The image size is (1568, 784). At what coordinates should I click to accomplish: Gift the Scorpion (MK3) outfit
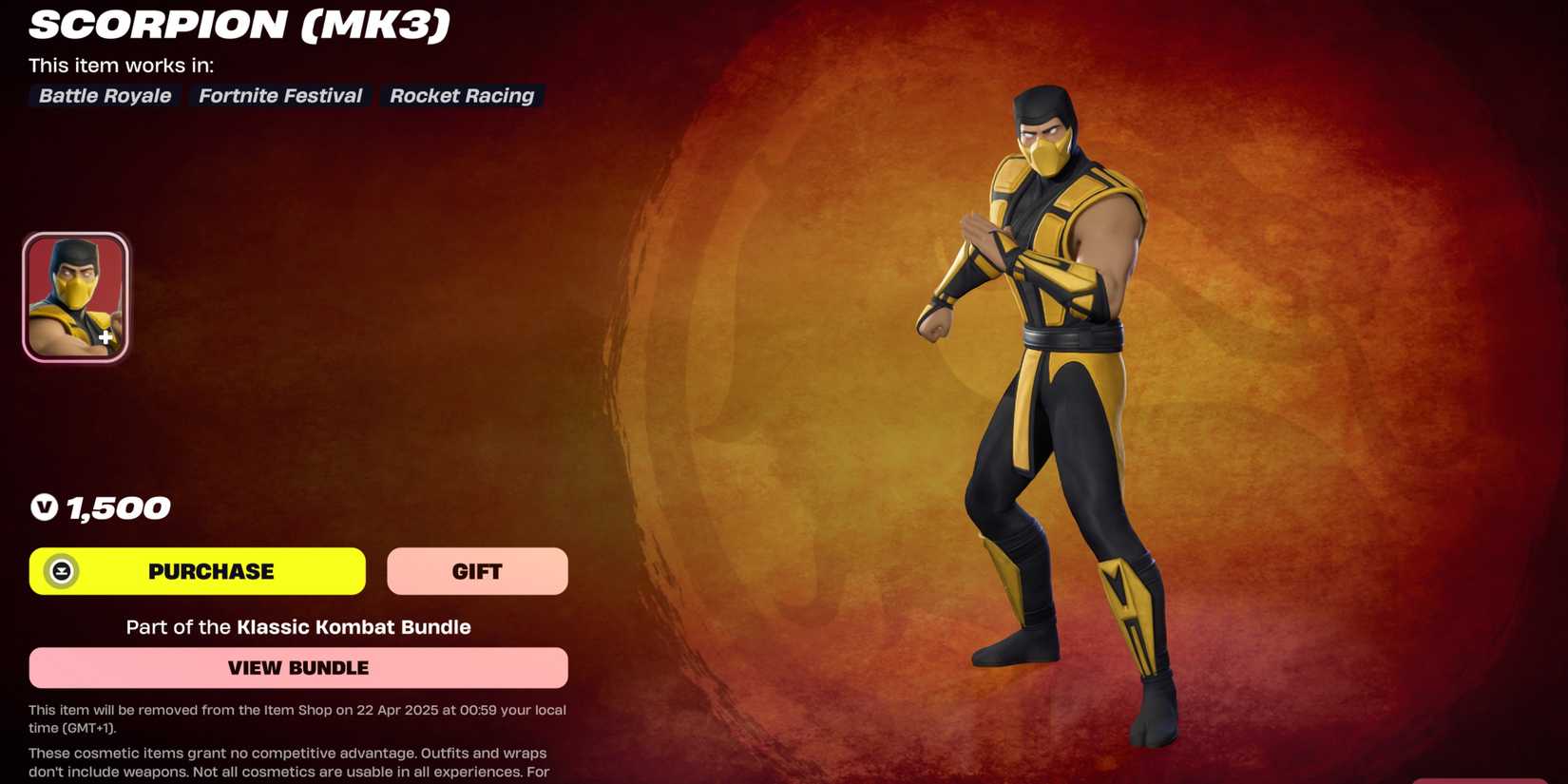[x=477, y=571]
